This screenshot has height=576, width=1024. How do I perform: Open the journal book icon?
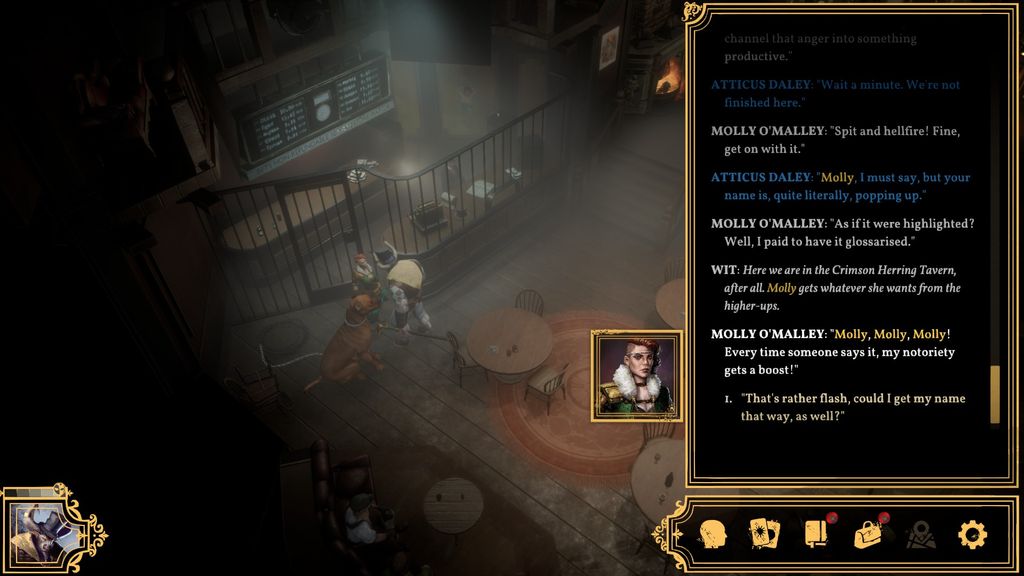[x=816, y=534]
